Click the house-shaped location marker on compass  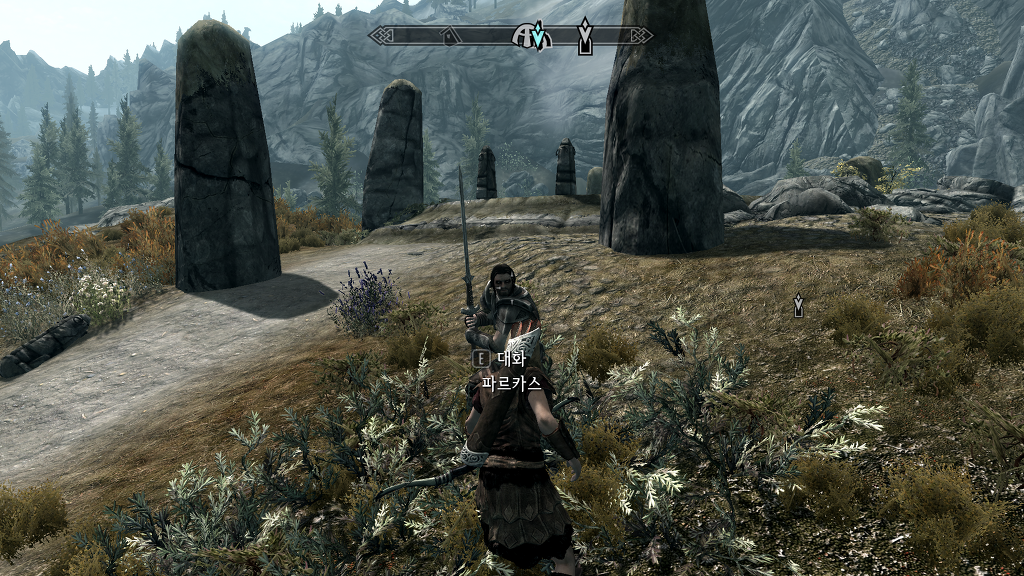[x=450, y=37]
